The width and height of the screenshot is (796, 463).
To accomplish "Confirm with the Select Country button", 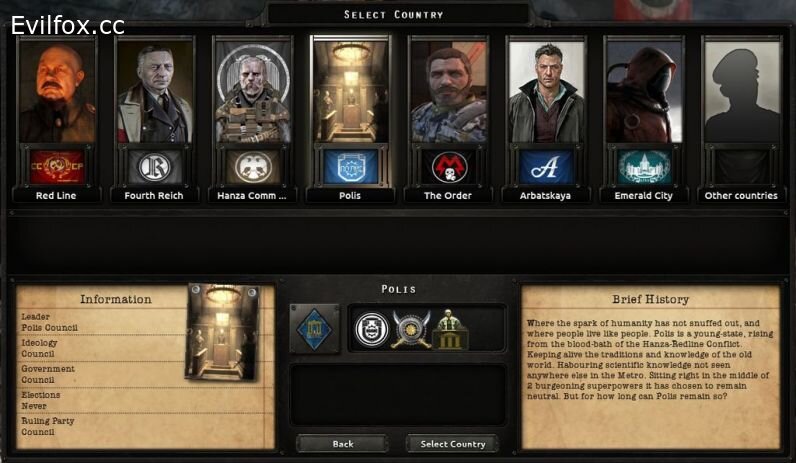I will [452, 444].
